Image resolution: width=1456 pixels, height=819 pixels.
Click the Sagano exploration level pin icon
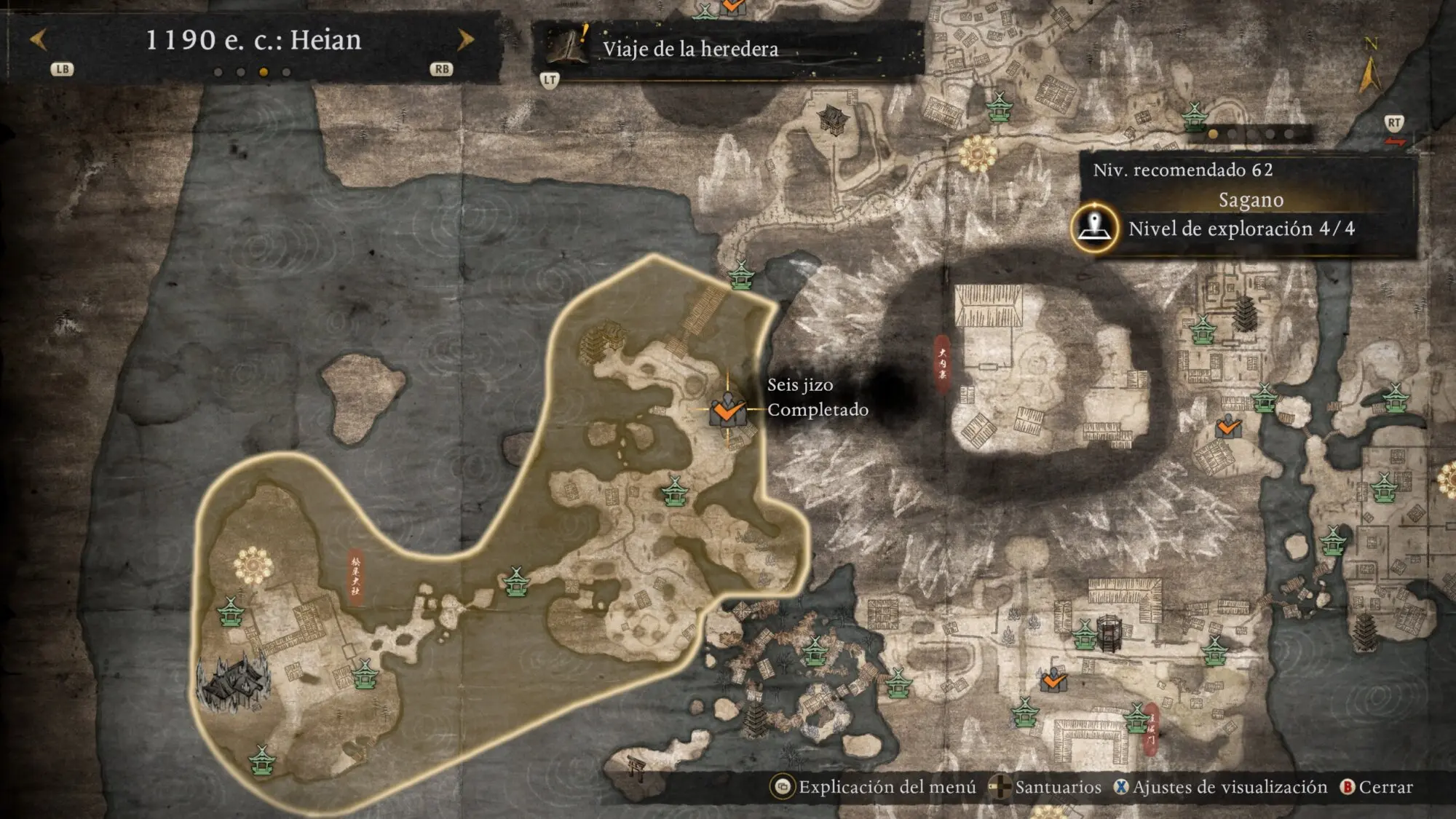coord(1094,228)
